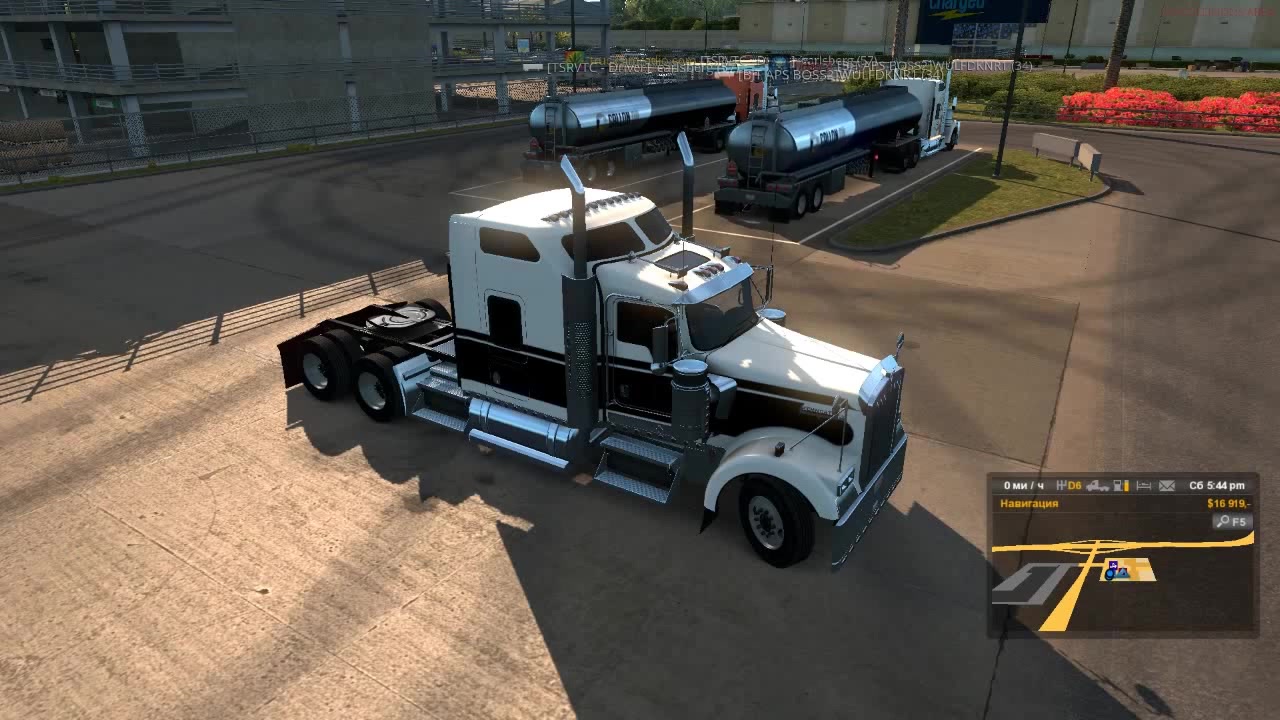Click the D6 gear shift indicator

tap(1072, 485)
